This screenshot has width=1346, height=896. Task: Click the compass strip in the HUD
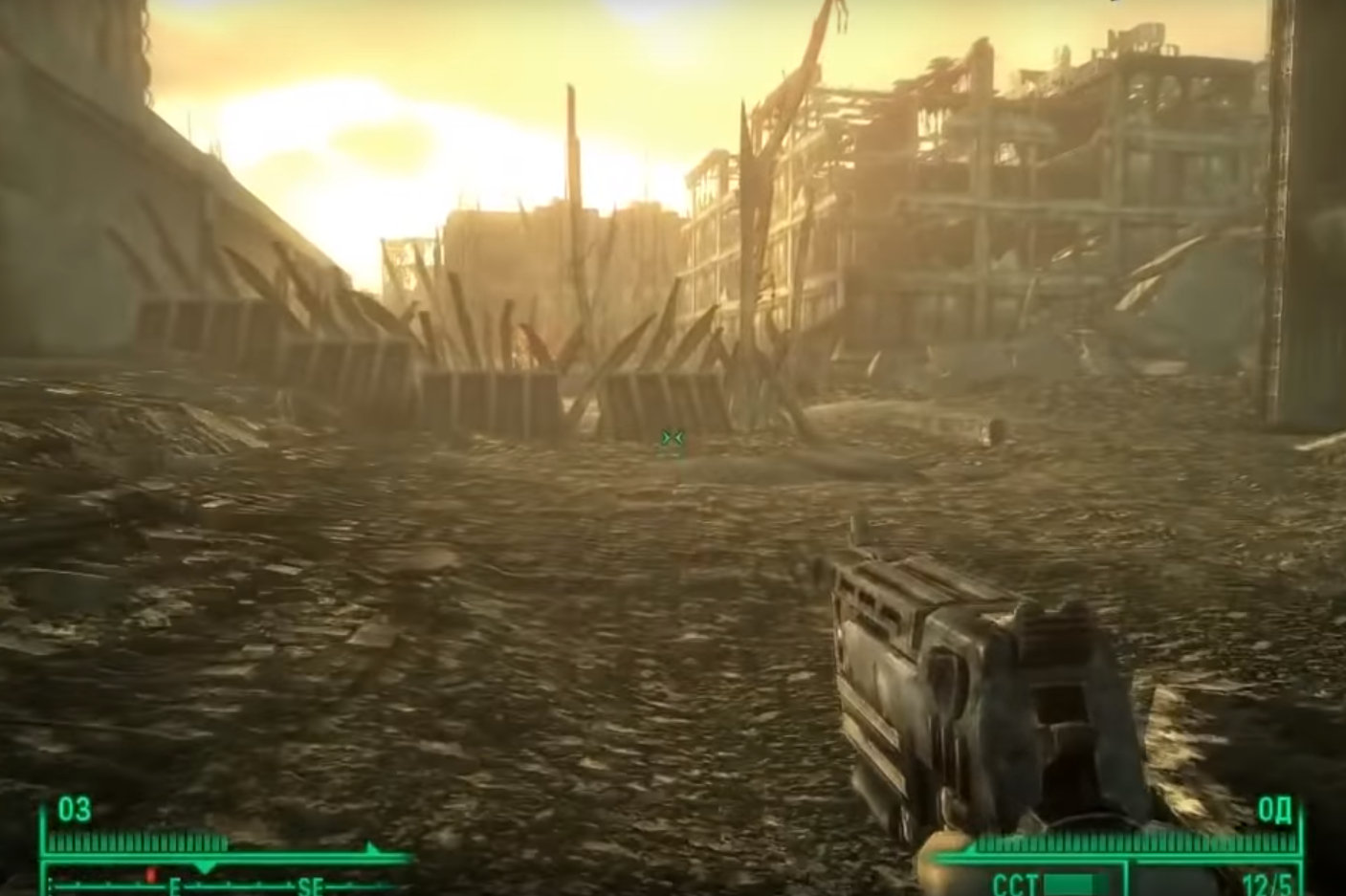coord(230,882)
